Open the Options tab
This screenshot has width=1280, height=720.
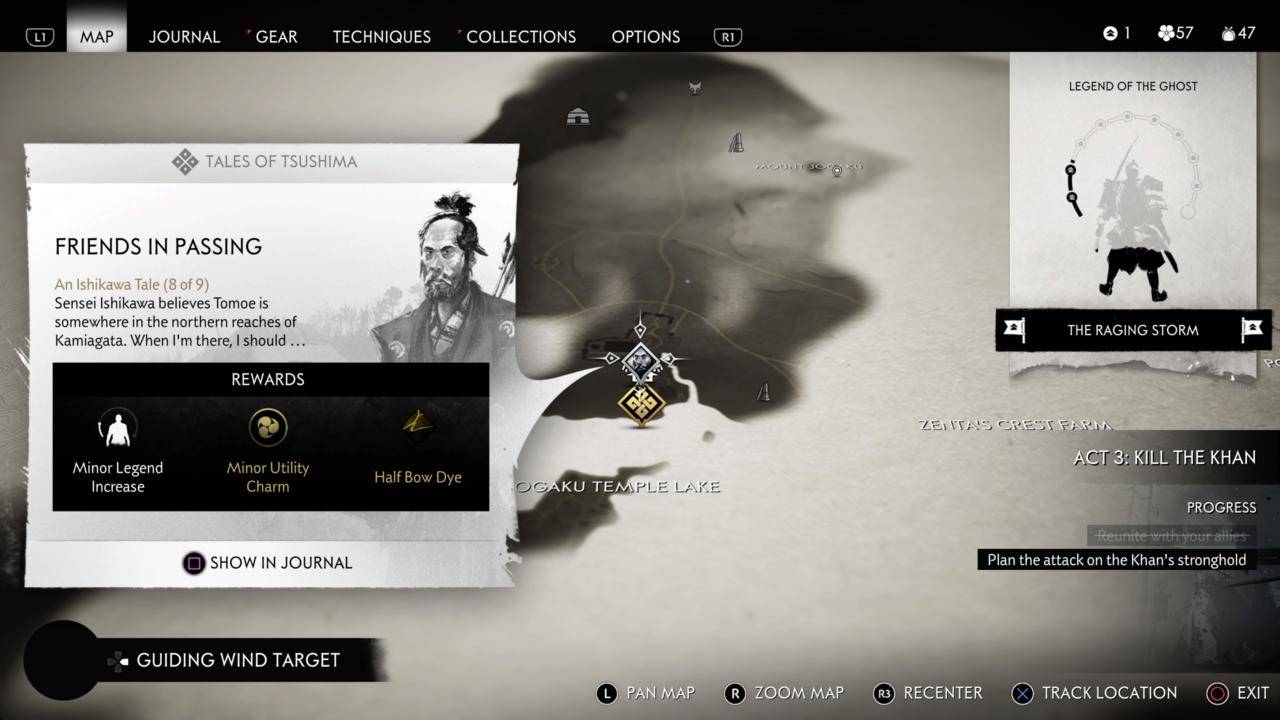pos(645,36)
